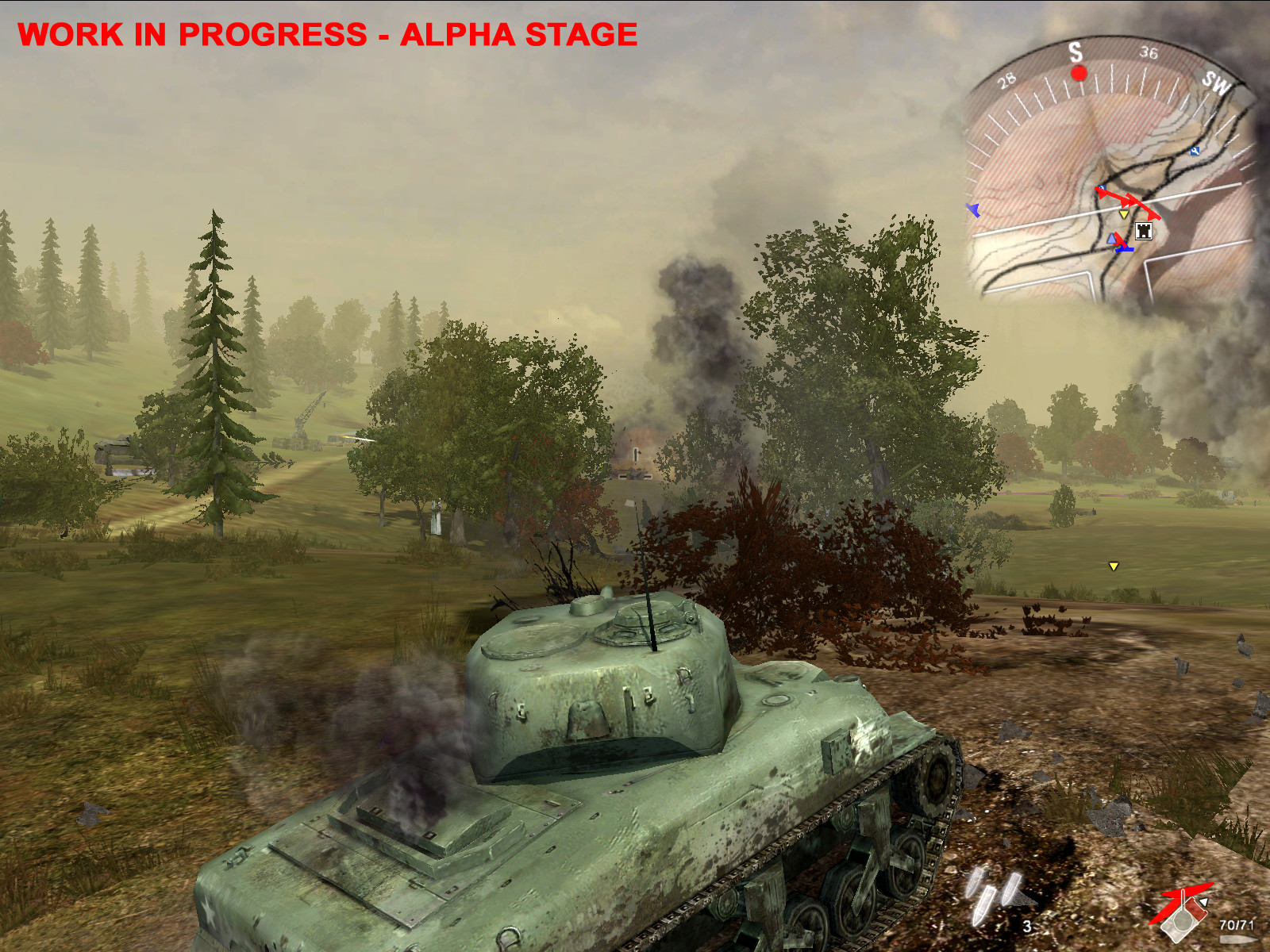This screenshot has height=952, width=1270.
Task: Click the 36 mark on the compass scale
Action: click(1149, 52)
